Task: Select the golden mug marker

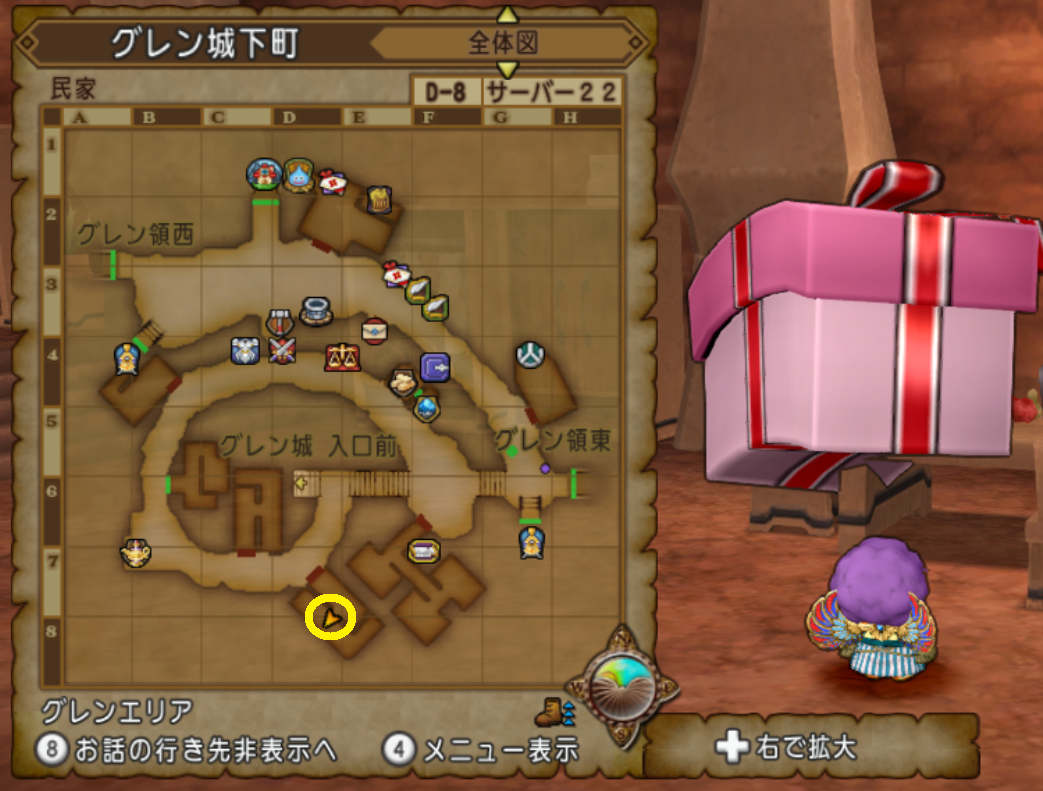Action: (x=377, y=199)
